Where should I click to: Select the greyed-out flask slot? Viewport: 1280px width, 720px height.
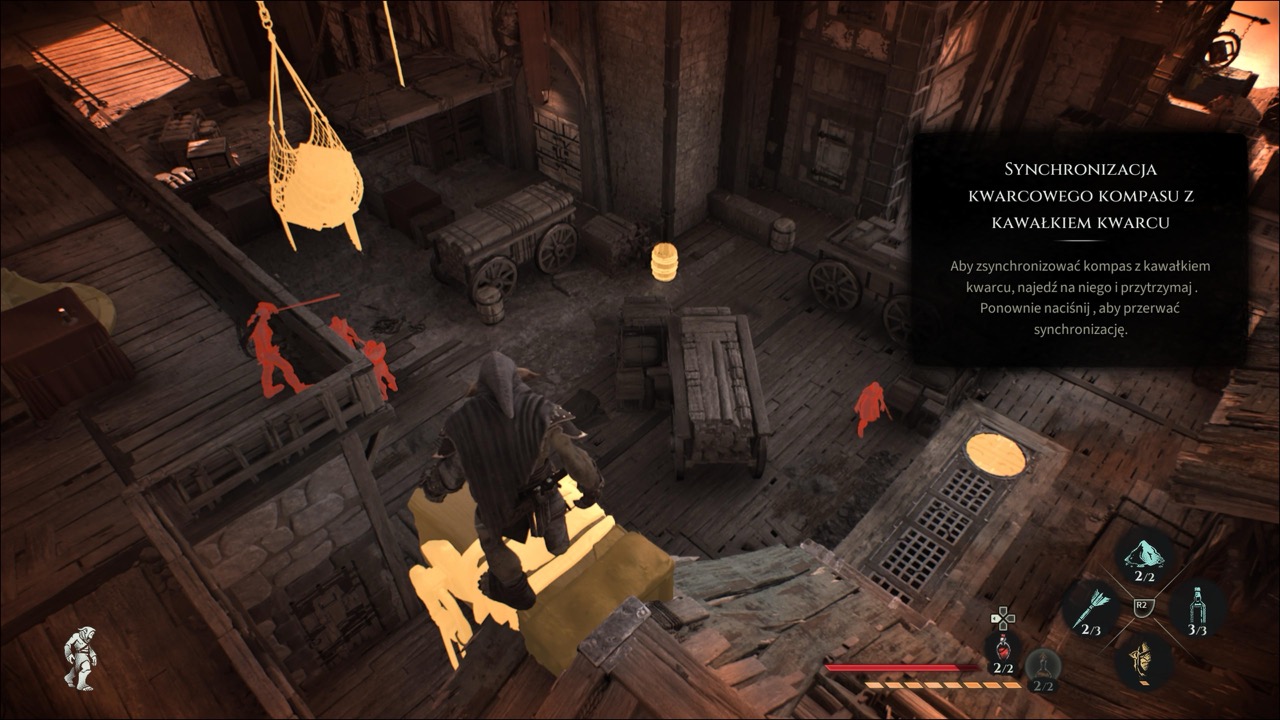point(1042,668)
